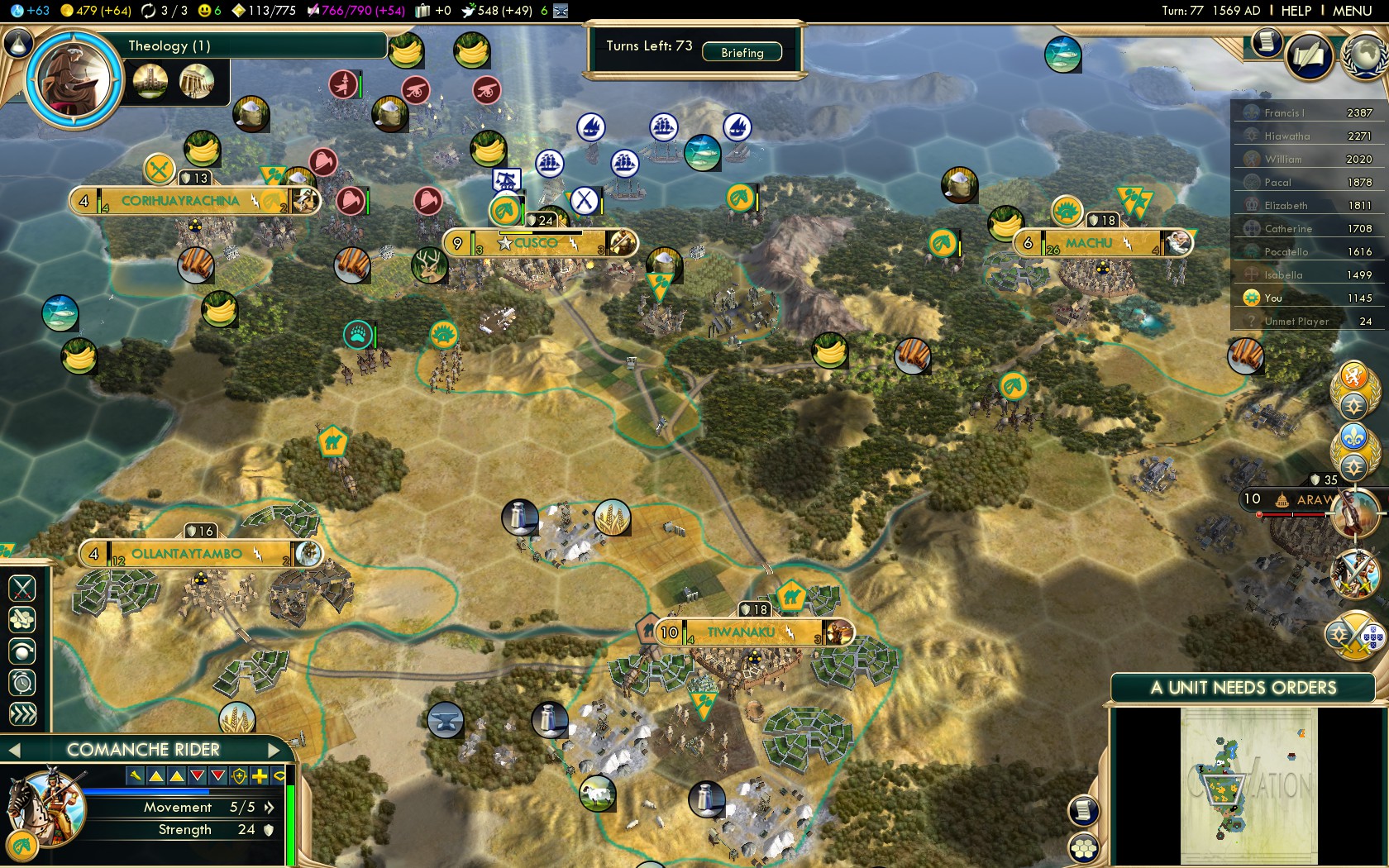Click the minimap

1248,785
